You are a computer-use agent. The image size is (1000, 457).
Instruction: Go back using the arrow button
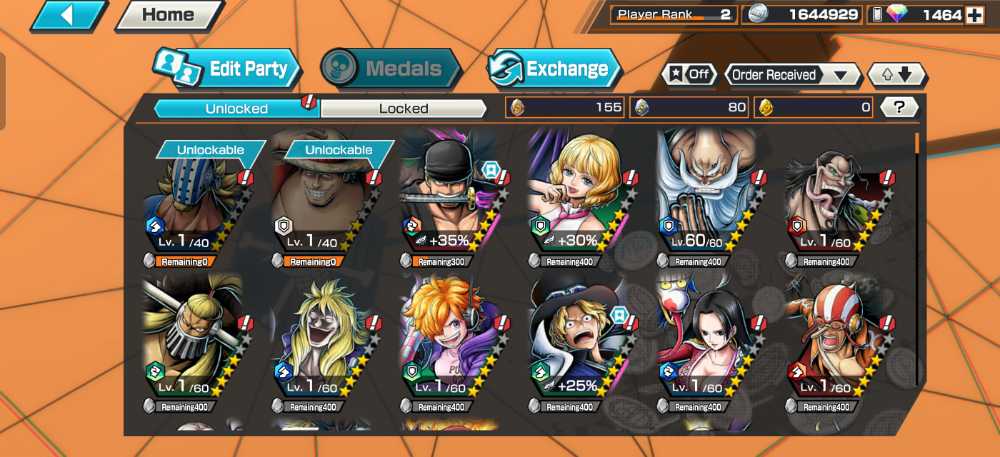(x=69, y=15)
